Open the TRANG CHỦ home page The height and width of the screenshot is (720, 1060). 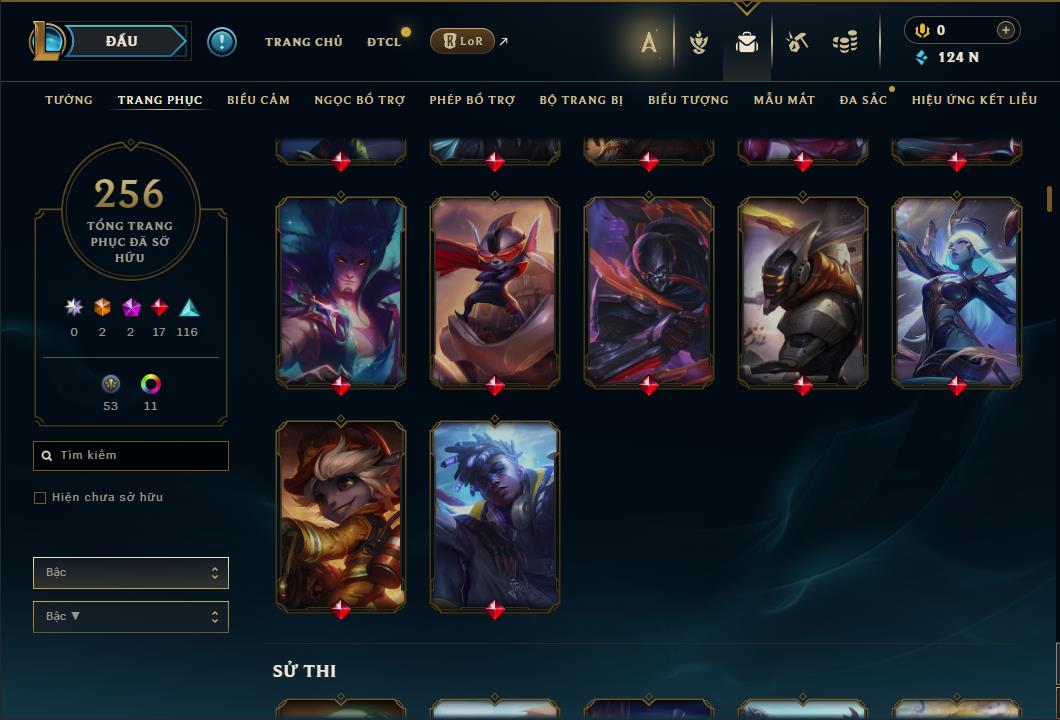303,42
